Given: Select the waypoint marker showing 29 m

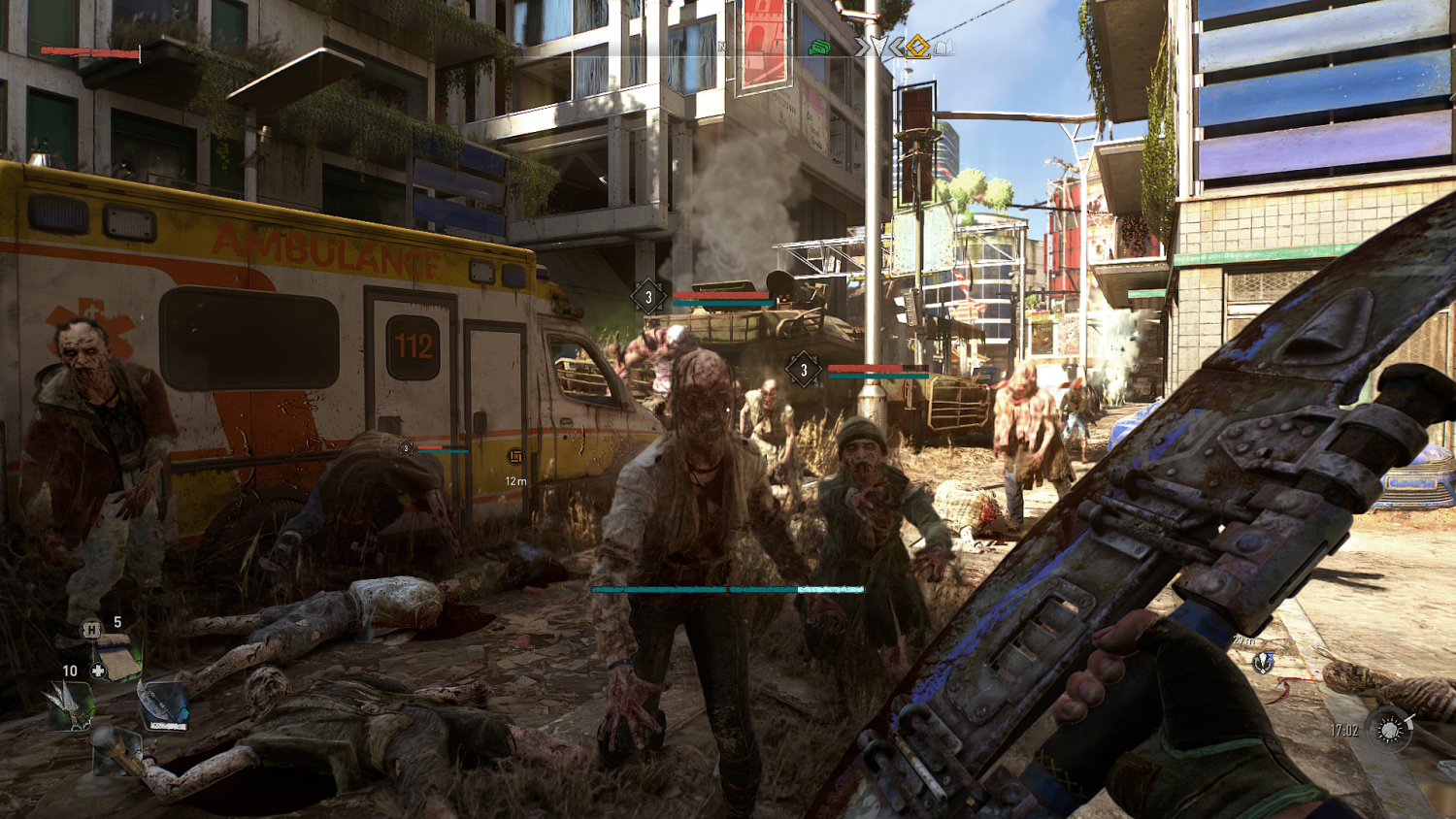Looking at the screenshot, I should 1262,662.
